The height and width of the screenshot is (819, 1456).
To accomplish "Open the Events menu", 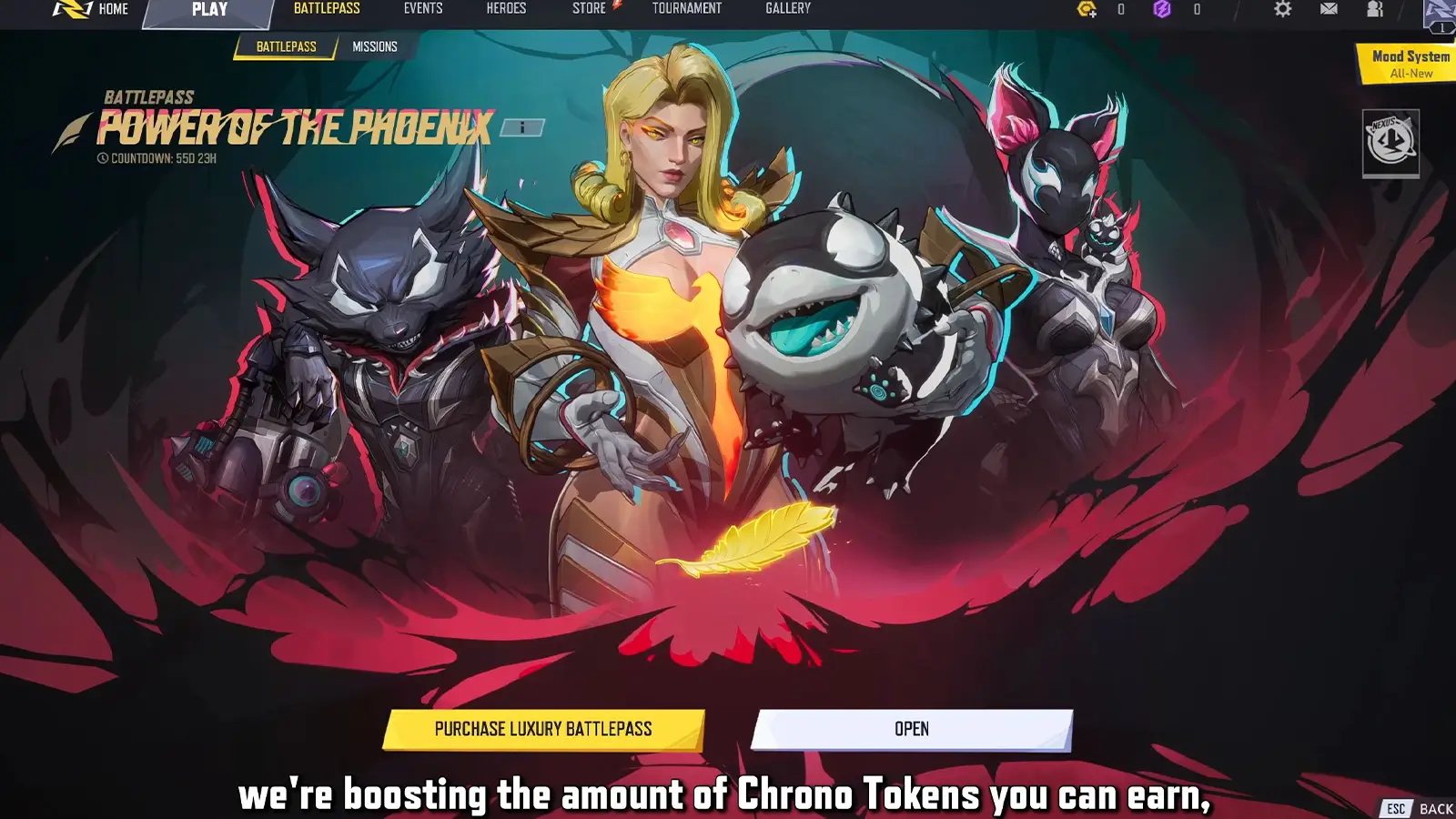I will [x=423, y=8].
